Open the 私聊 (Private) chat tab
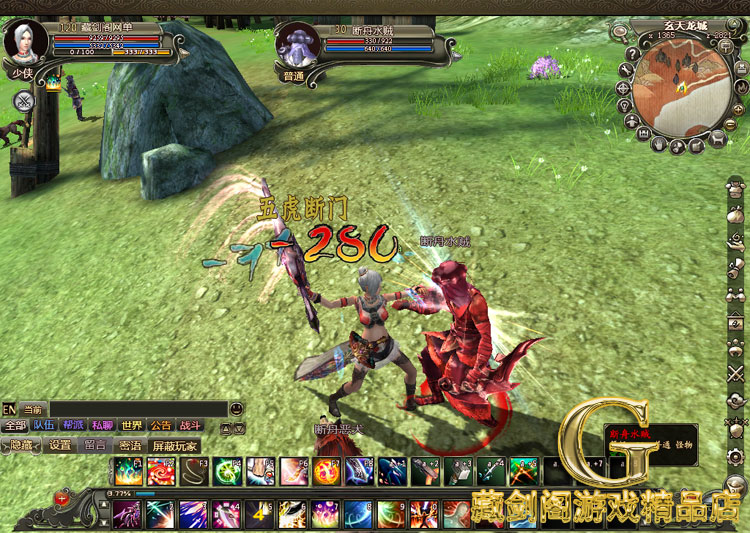Image resolution: width=750 pixels, height=533 pixels. (103, 425)
